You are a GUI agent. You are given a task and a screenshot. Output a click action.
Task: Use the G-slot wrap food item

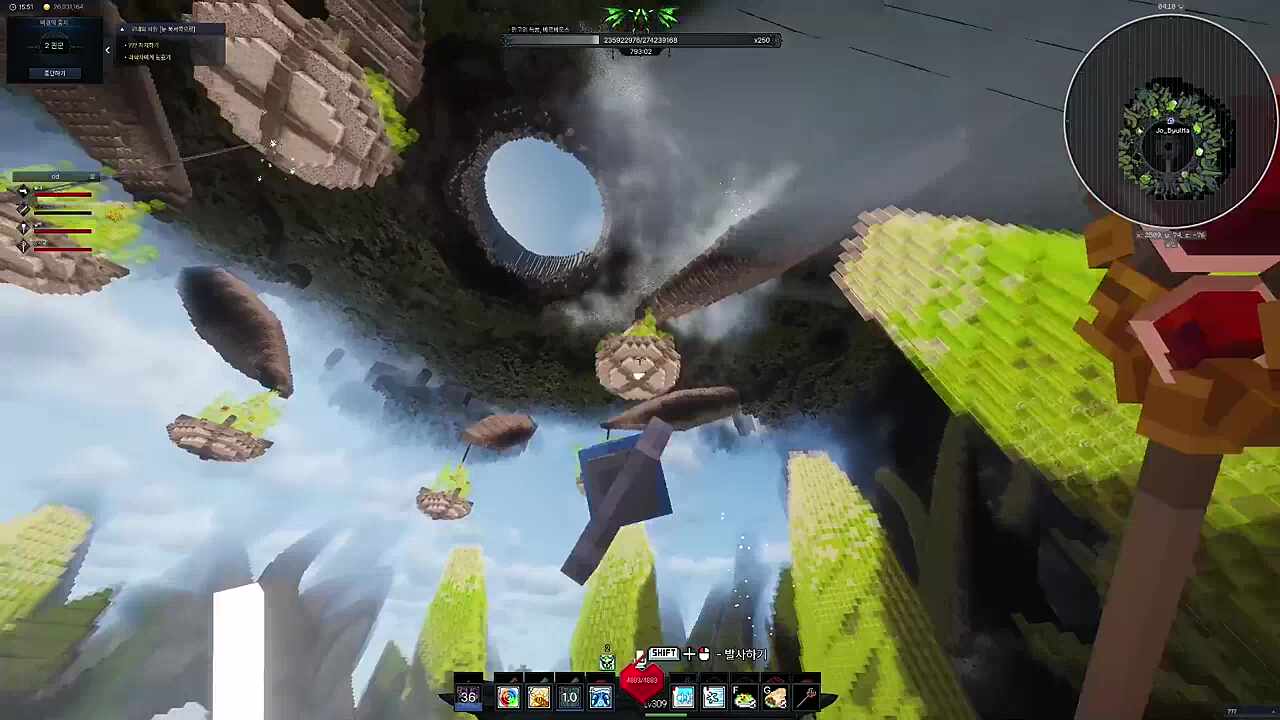(x=775, y=697)
